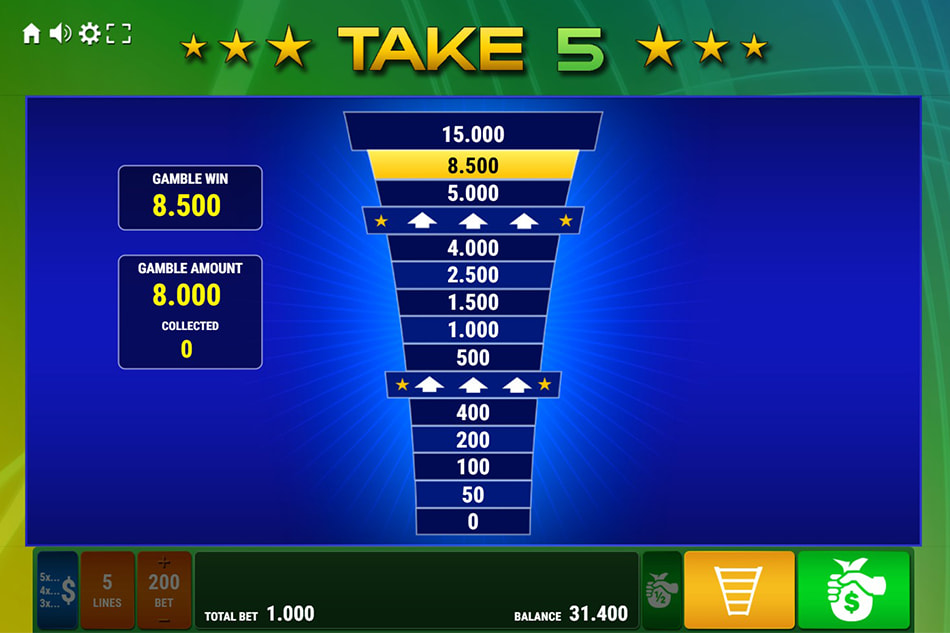Gamble on the yellow ladder button
This screenshot has width=950, height=633.
click(739, 590)
